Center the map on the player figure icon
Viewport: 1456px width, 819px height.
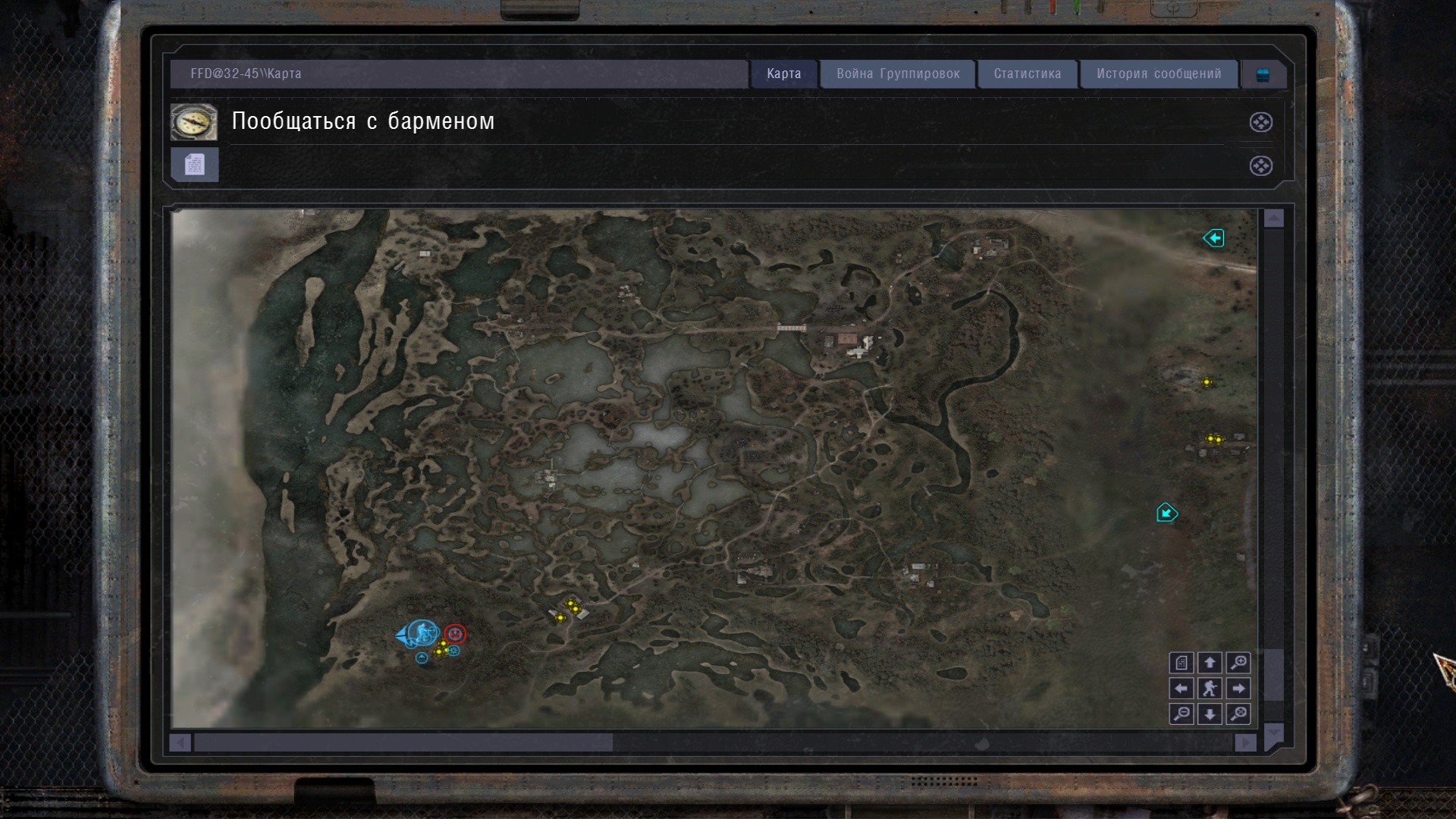(1211, 689)
